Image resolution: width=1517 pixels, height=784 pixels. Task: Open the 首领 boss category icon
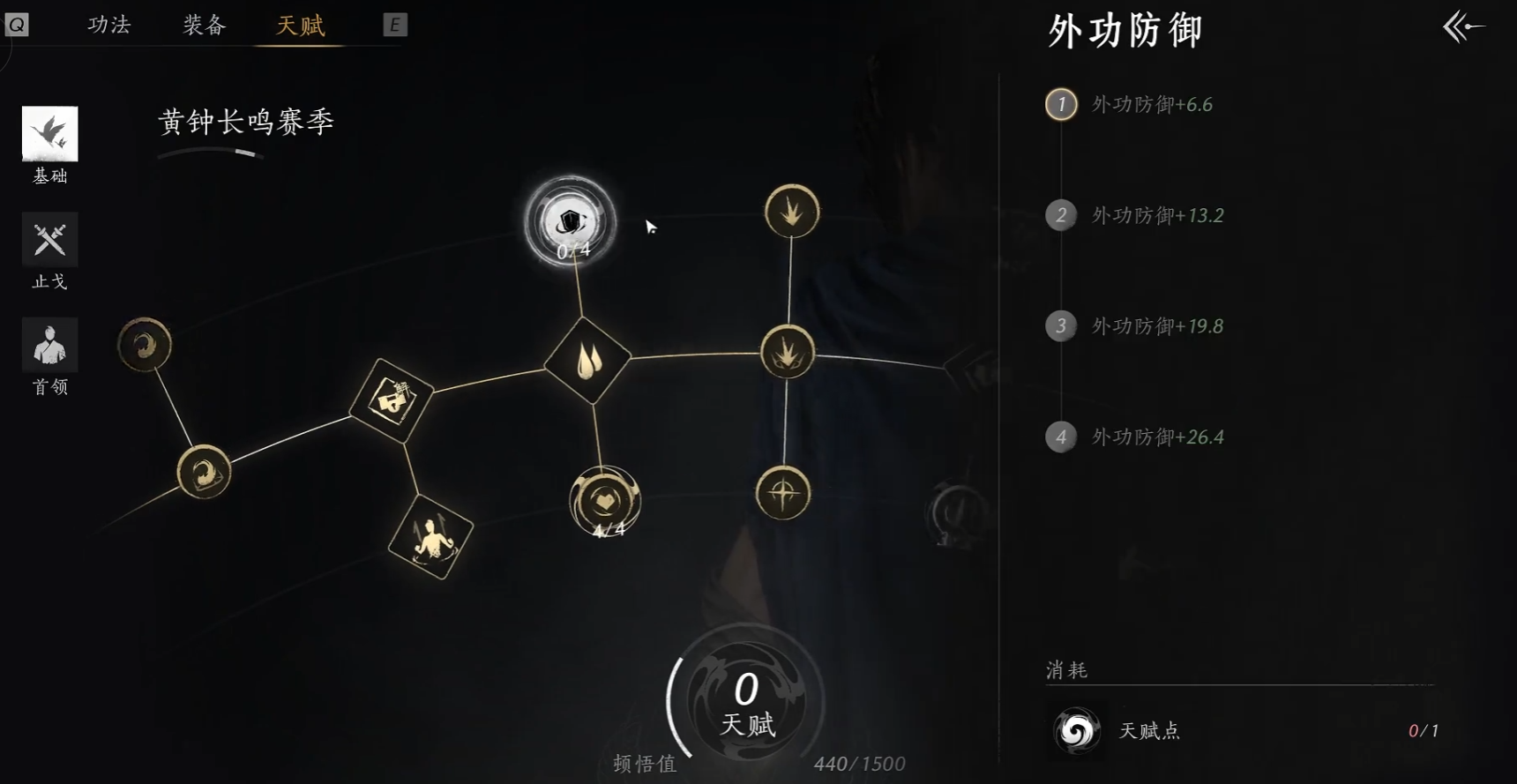[49, 344]
